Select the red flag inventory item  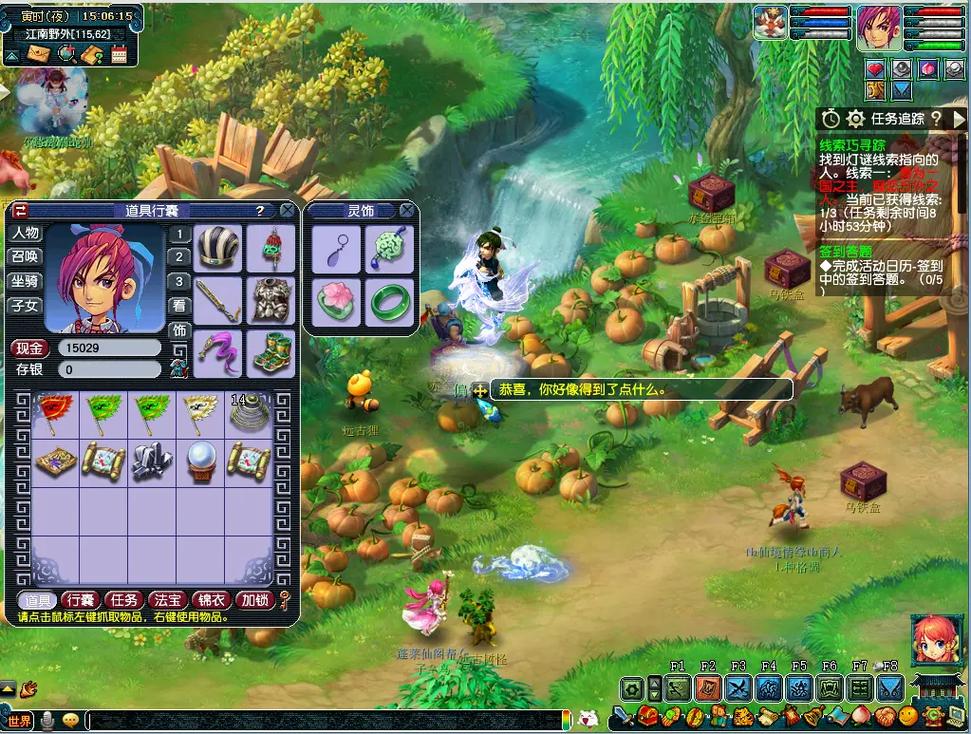(x=55, y=412)
